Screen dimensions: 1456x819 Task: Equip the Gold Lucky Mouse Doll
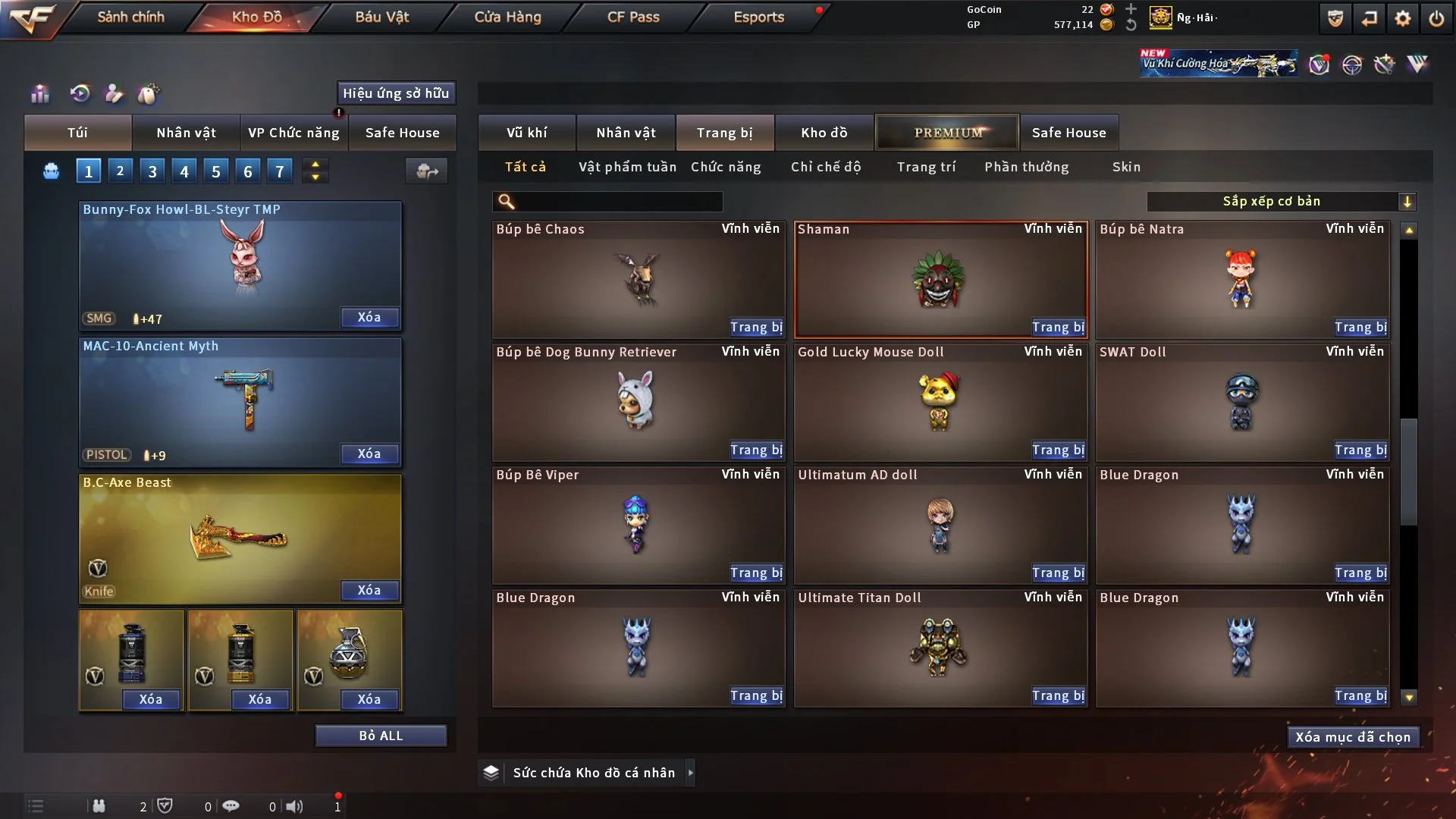1058,450
